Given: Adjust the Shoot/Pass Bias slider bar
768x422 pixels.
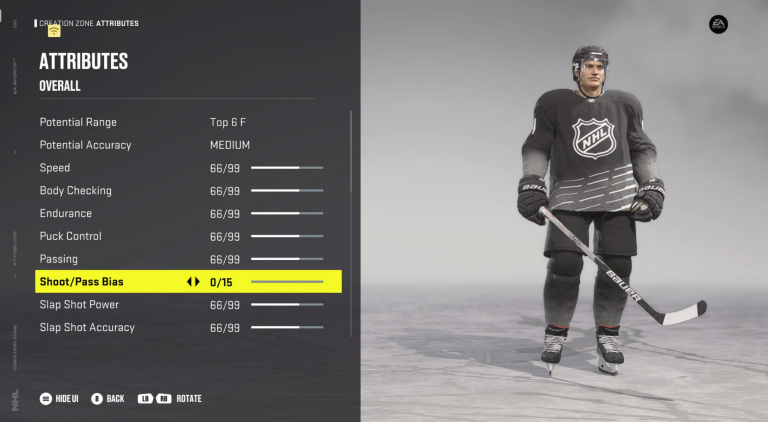Looking at the screenshot, I should coord(287,282).
